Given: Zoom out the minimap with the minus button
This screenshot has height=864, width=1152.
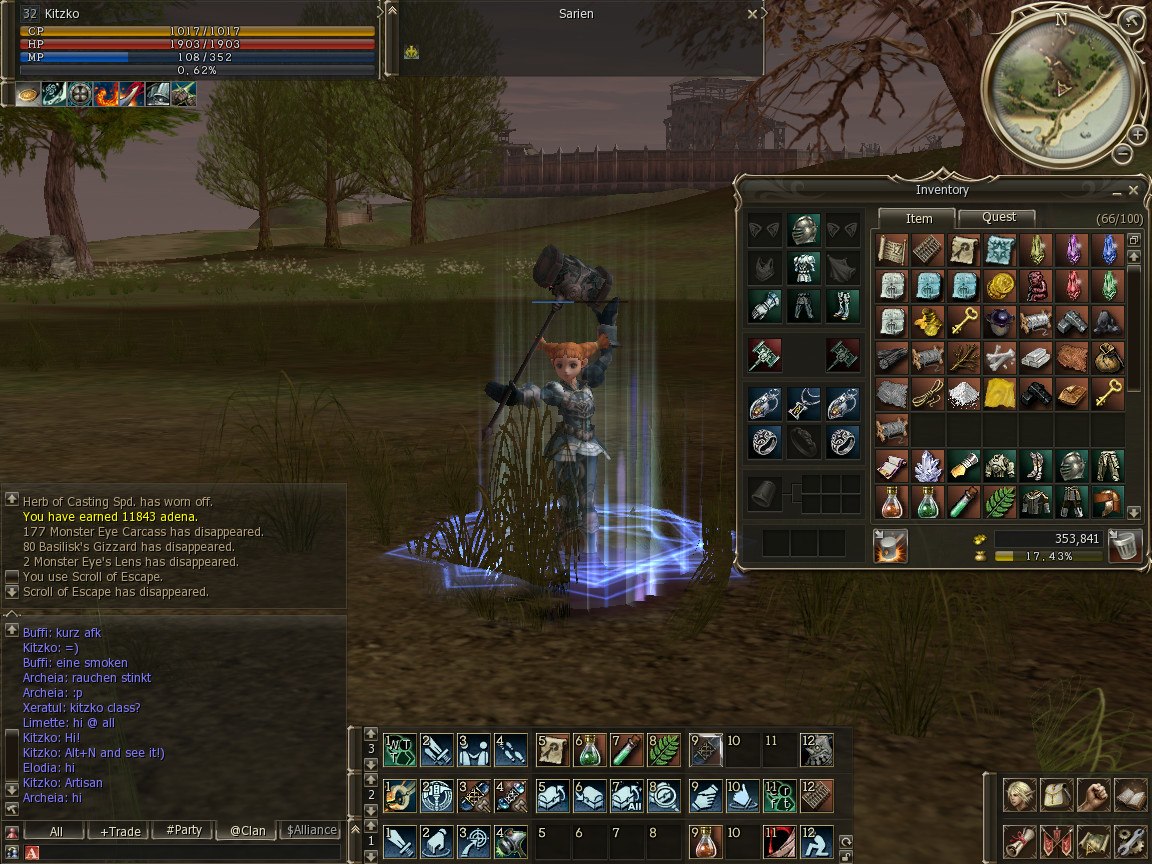Looking at the screenshot, I should [1122, 154].
